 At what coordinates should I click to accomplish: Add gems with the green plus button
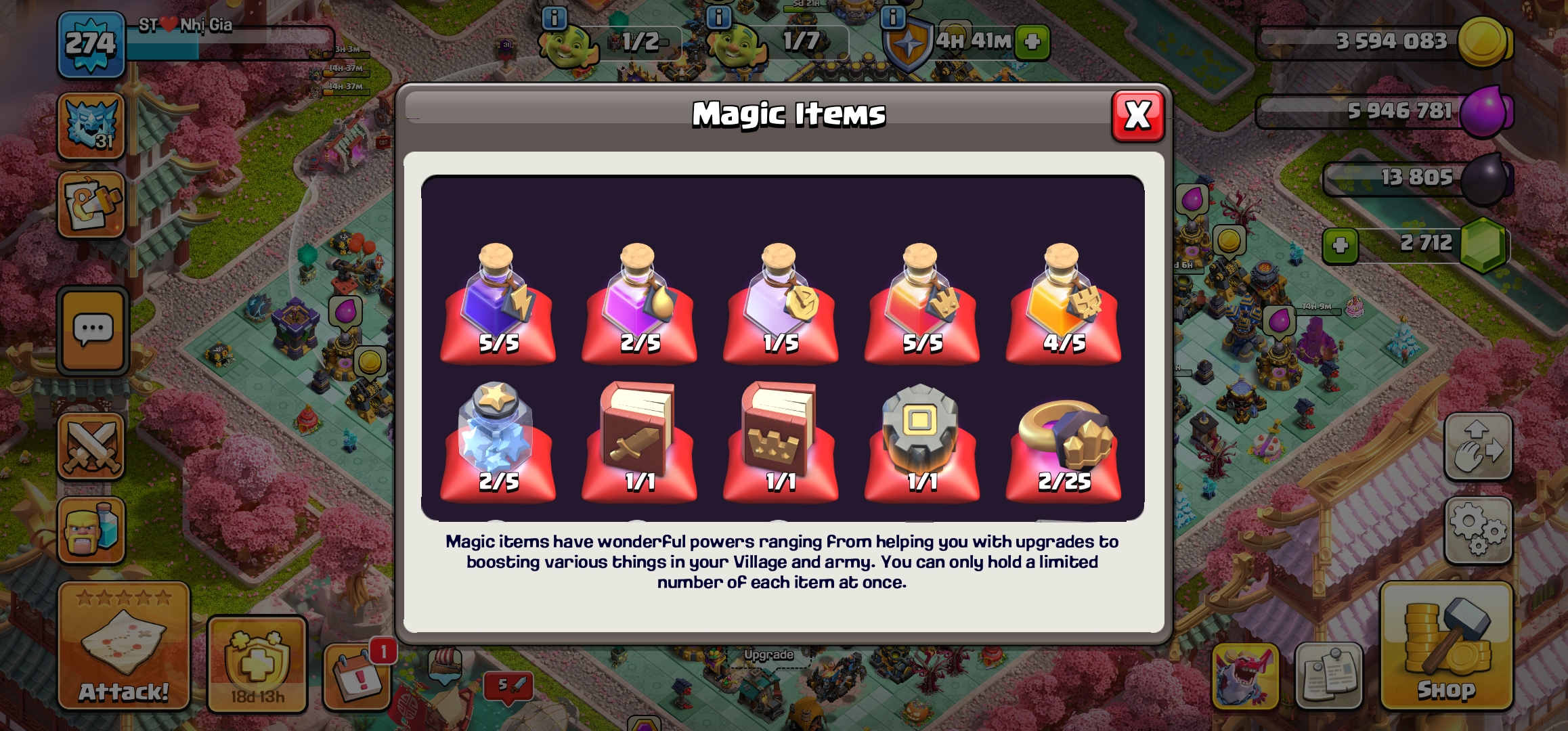point(1340,245)
